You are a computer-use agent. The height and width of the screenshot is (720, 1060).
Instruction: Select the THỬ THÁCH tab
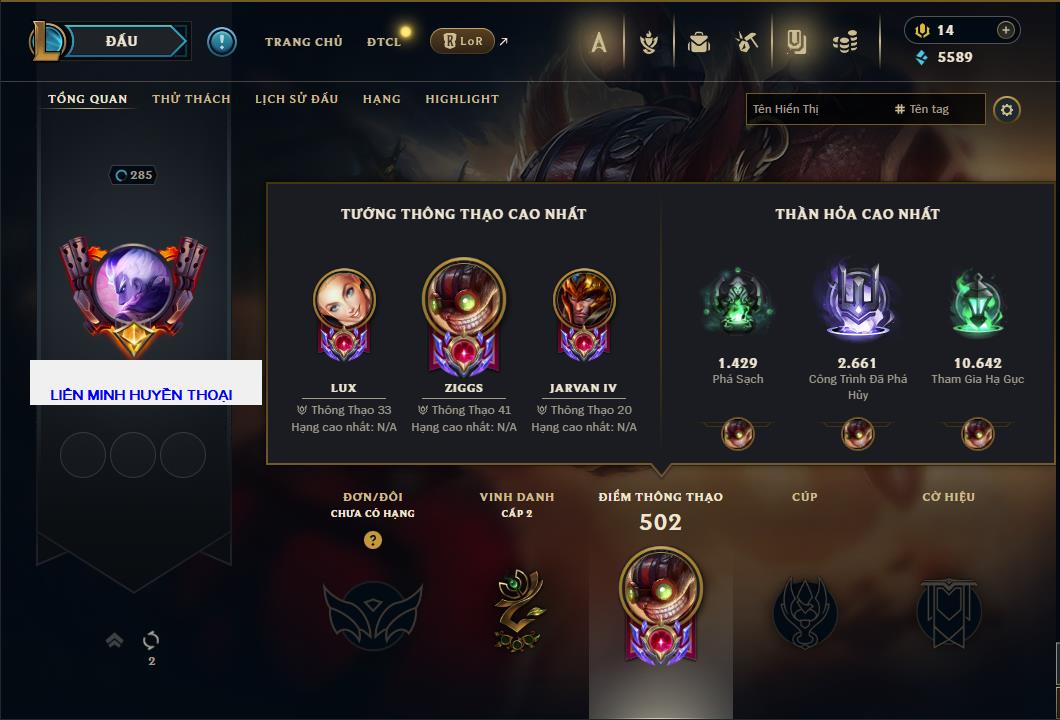191,99
